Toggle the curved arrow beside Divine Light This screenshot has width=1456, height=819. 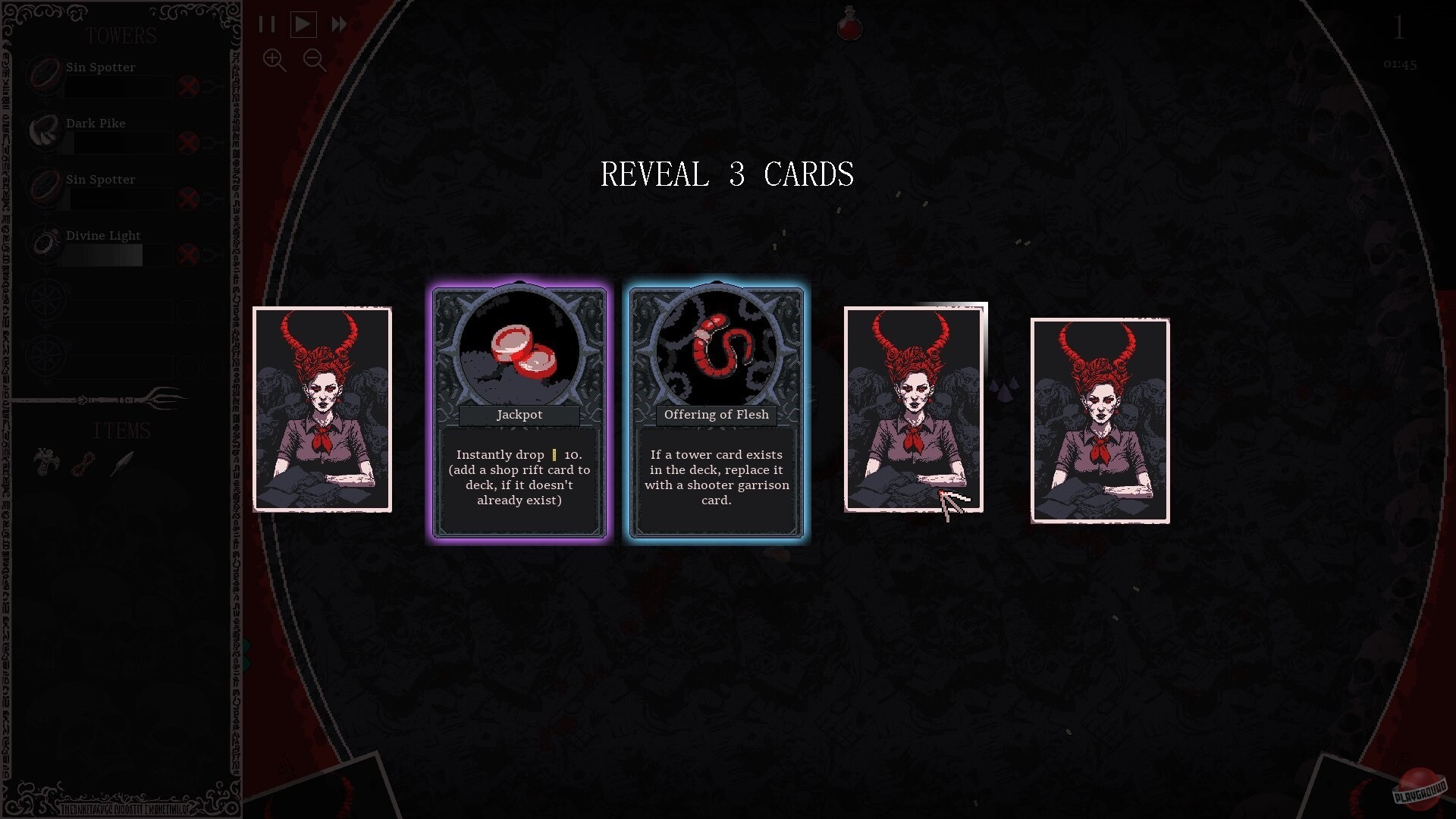click(215, 256)
